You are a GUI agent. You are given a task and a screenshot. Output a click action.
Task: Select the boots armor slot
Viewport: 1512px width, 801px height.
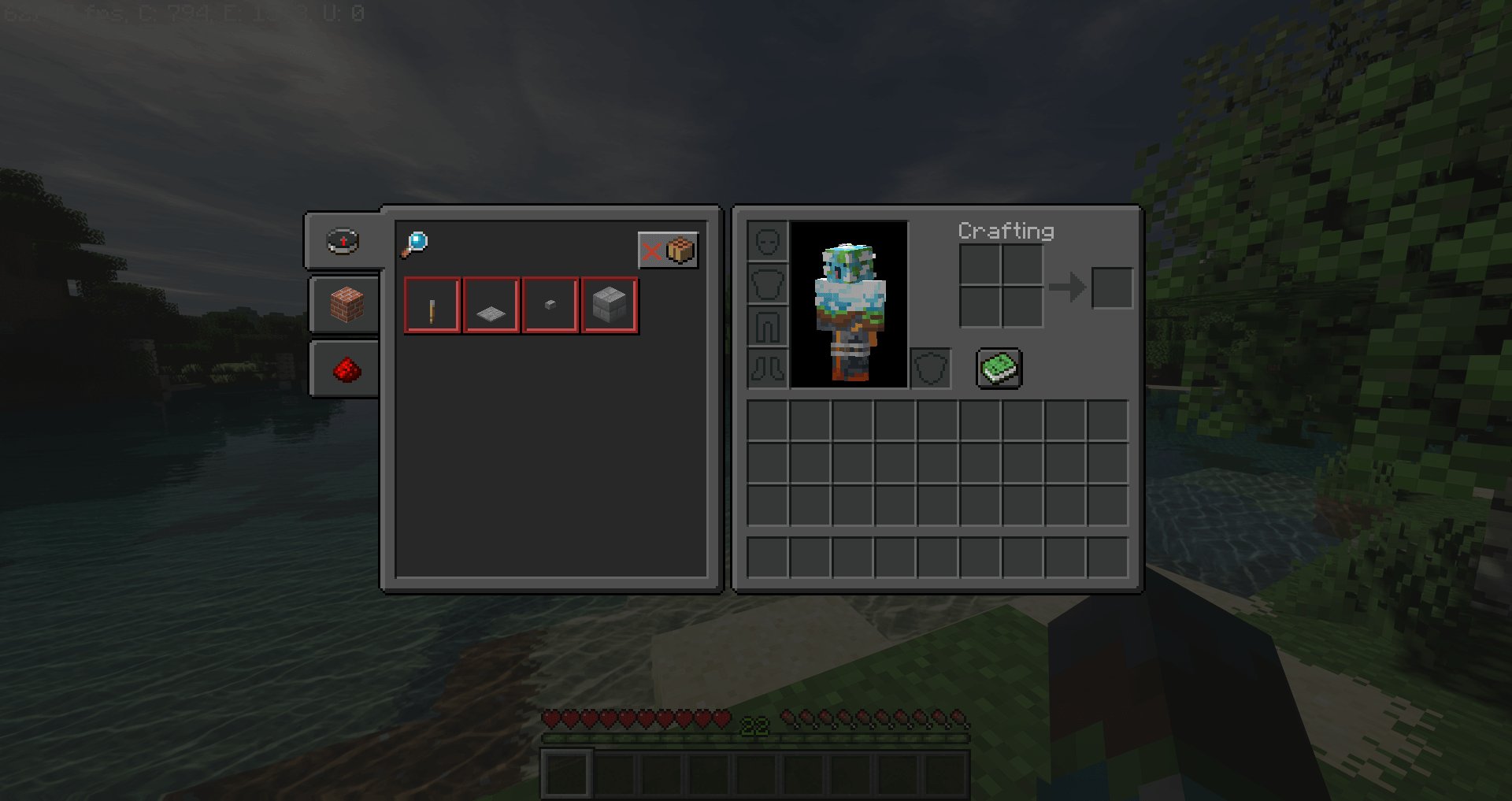[768, 369]
